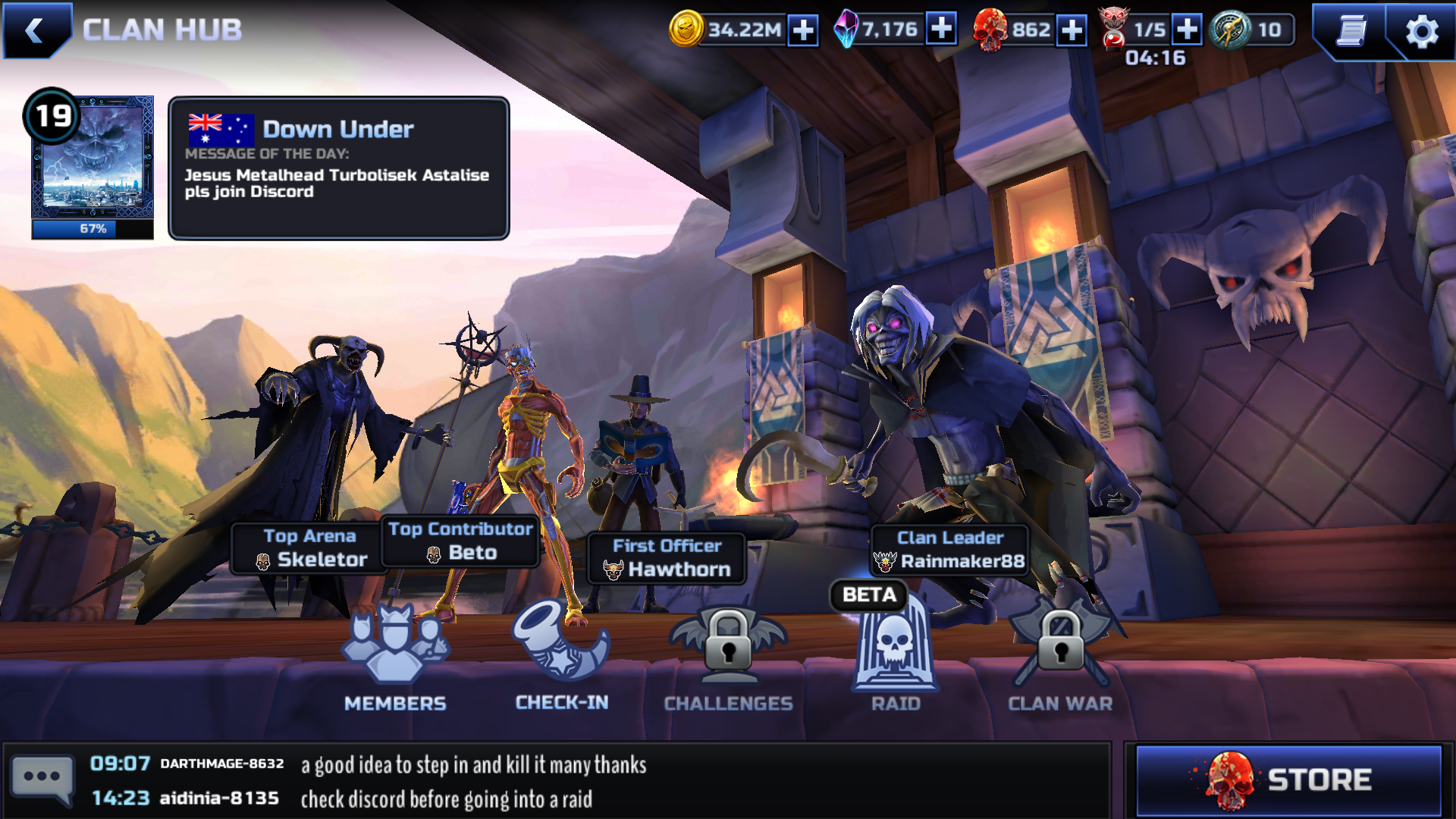Add red skull currency with plus button
The height and width of the screenshot is (819, 1456).
(x=1071, y=30)
